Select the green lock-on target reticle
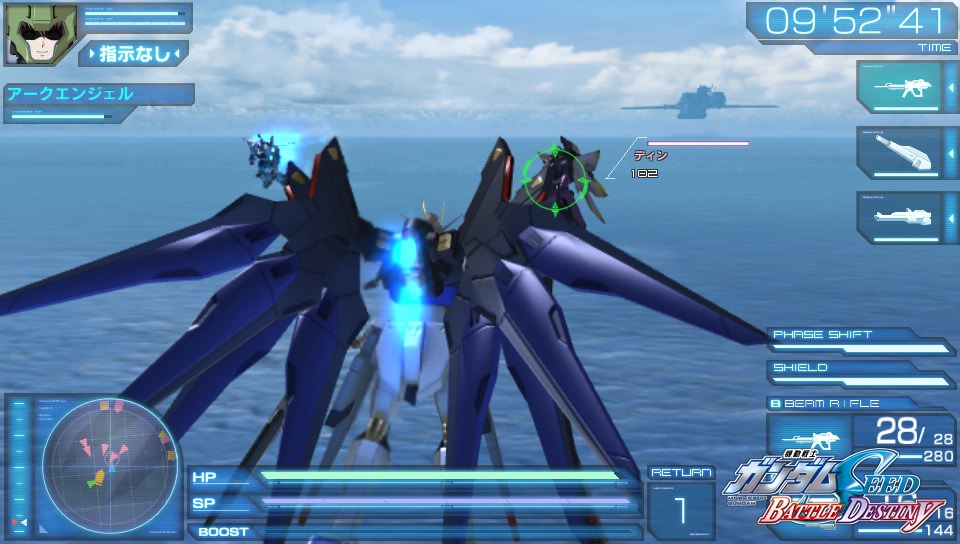Screen dimensions: 960x544 click(549, 178)
